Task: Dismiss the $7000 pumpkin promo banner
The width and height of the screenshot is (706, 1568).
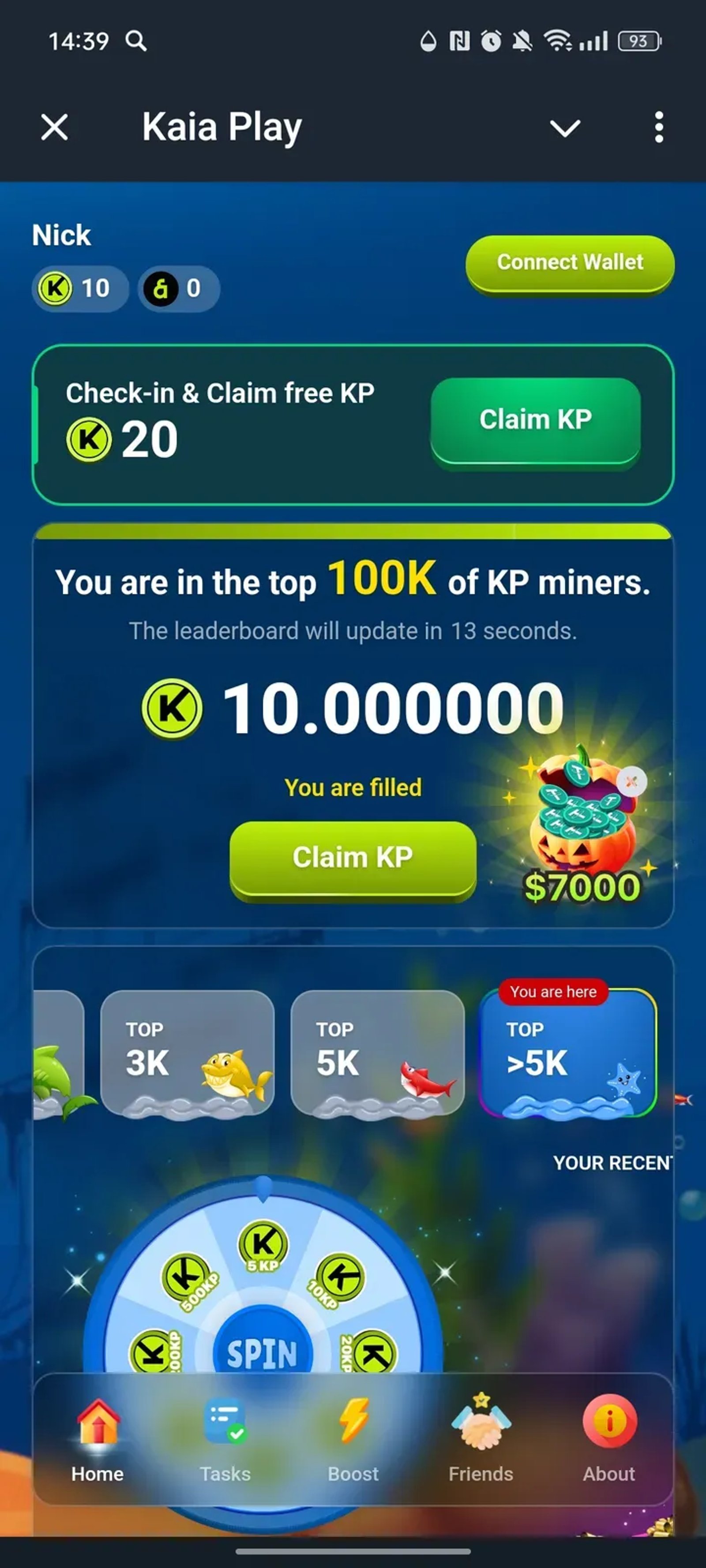Action: 632,780
